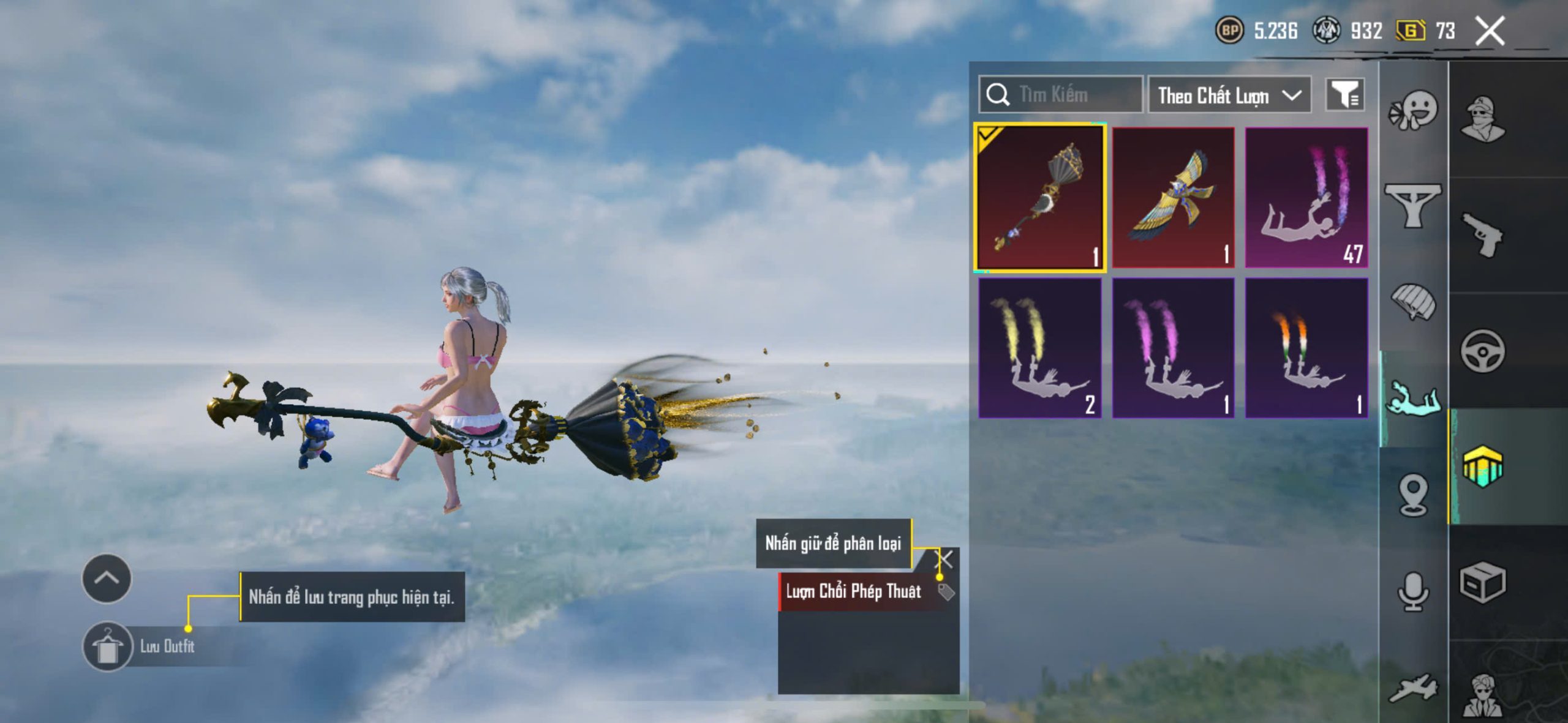
Task: Switch to the pistol weapons tab
Action: click(1483, 235)
